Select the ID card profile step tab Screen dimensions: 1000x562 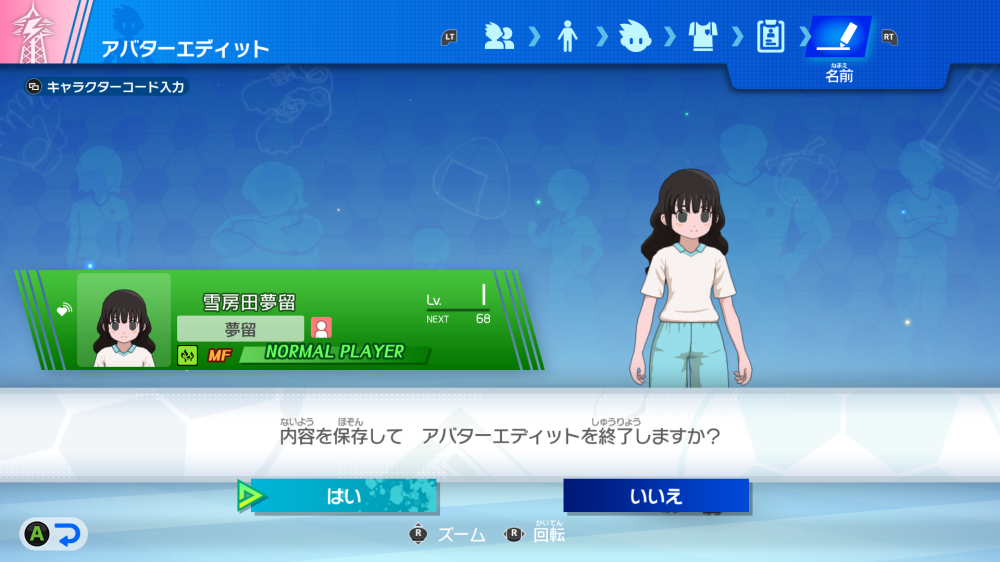point(770,37)
